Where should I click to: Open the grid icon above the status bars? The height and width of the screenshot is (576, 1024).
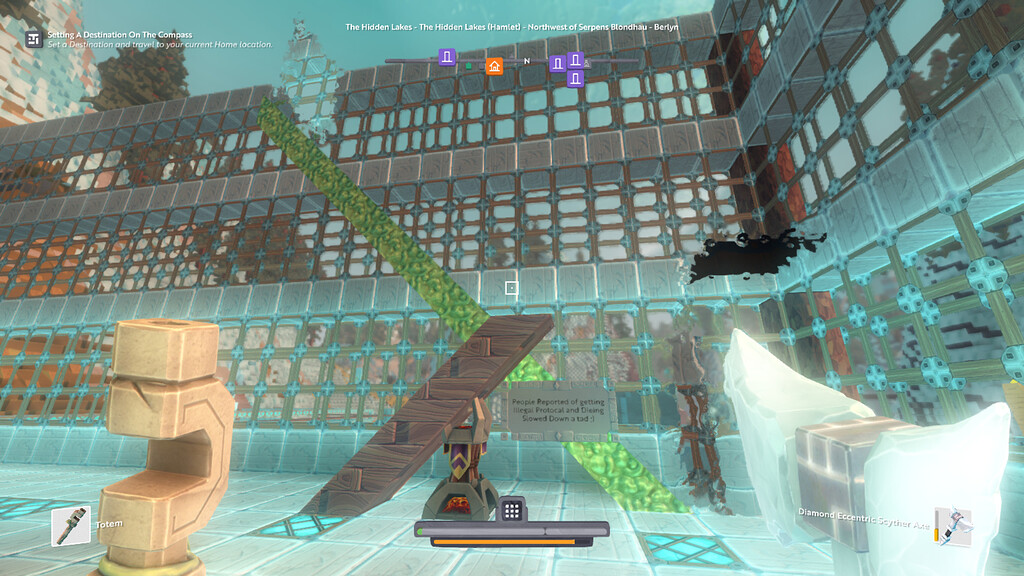coord(511,509)
